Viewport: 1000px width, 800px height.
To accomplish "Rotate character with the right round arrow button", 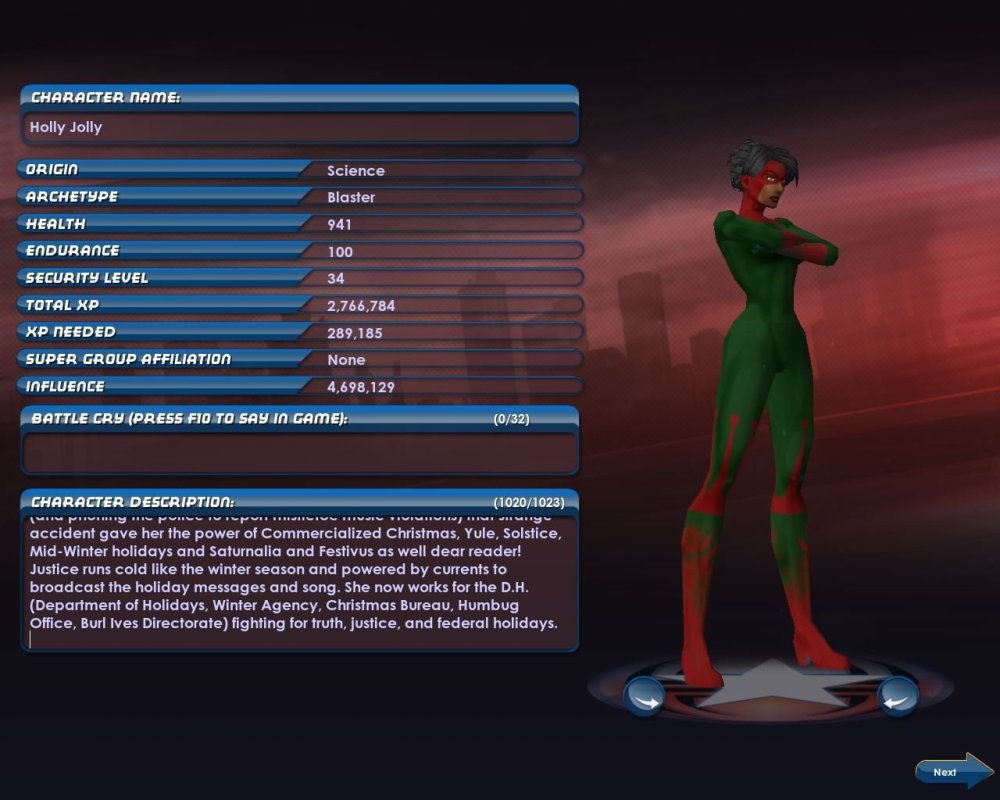I will pos(897,696).
